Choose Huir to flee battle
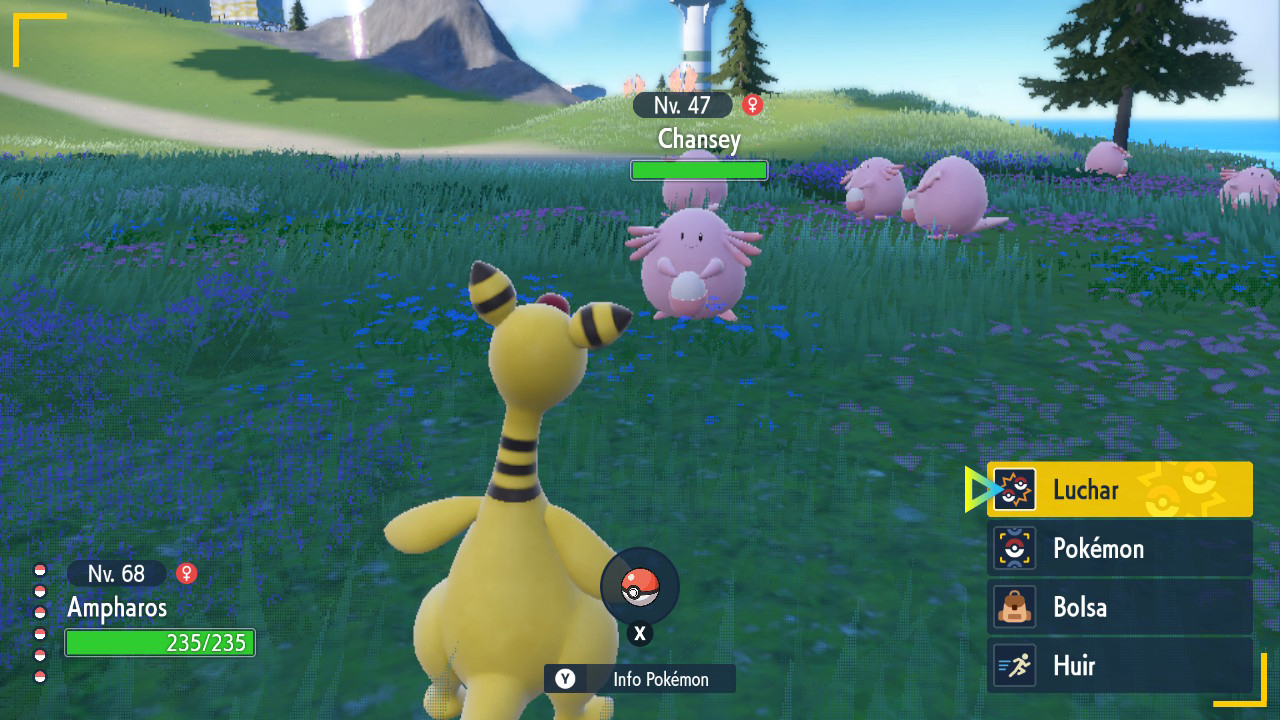Image resolution: width=1280 pixels, height=720 pixels. pos(1119,665)
